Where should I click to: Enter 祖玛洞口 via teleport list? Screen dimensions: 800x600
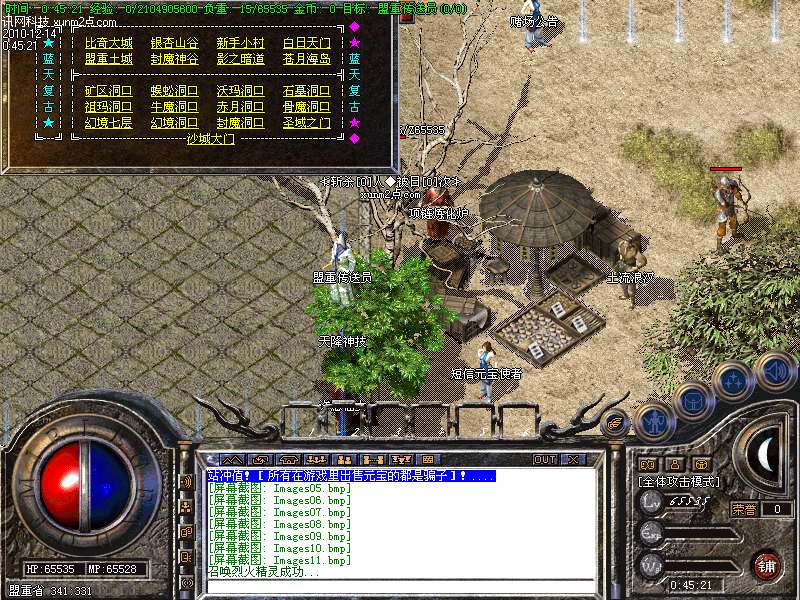(108, 107)
